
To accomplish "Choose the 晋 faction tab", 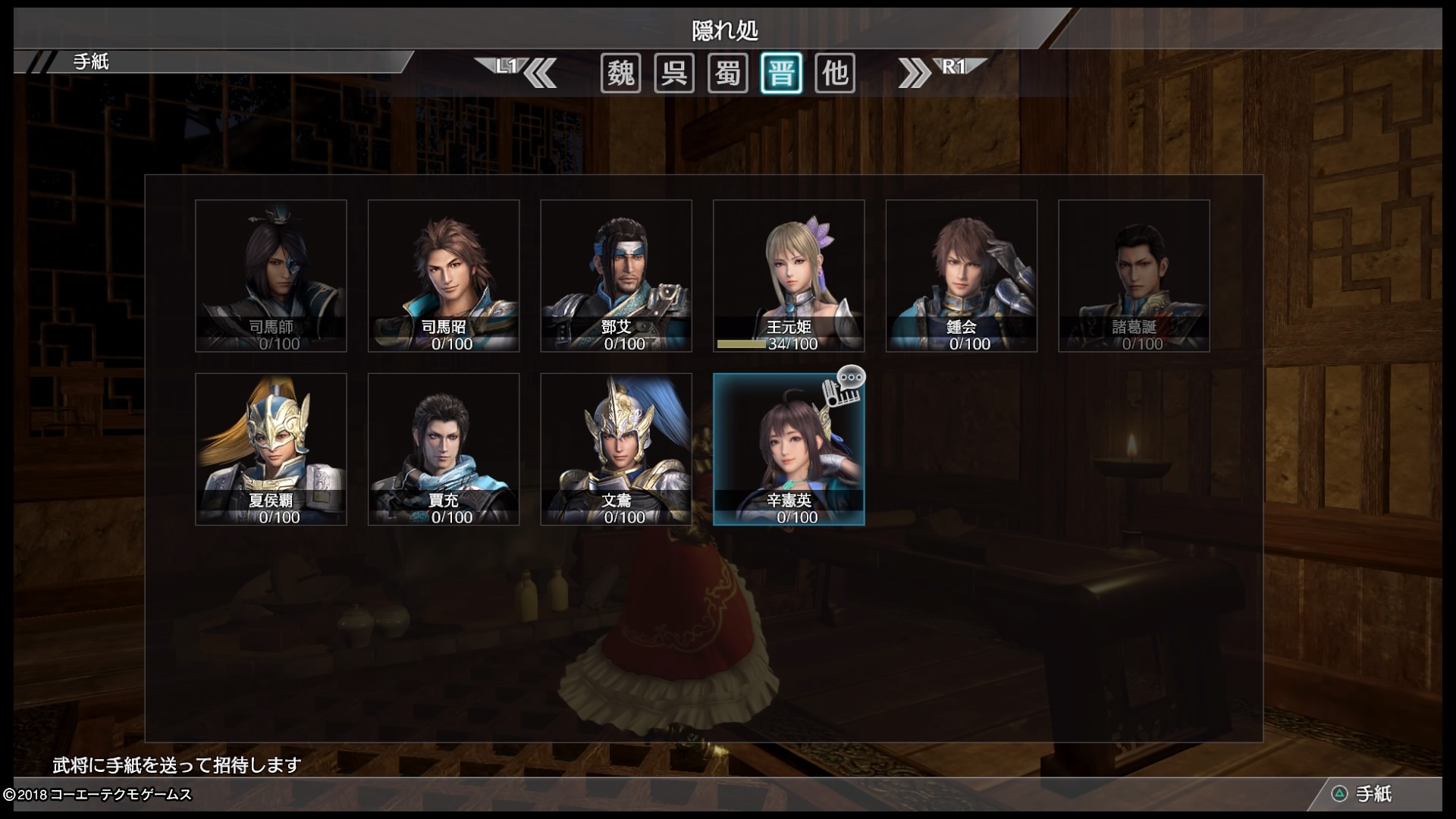I will pyautogui.click(x=781, y=74).
